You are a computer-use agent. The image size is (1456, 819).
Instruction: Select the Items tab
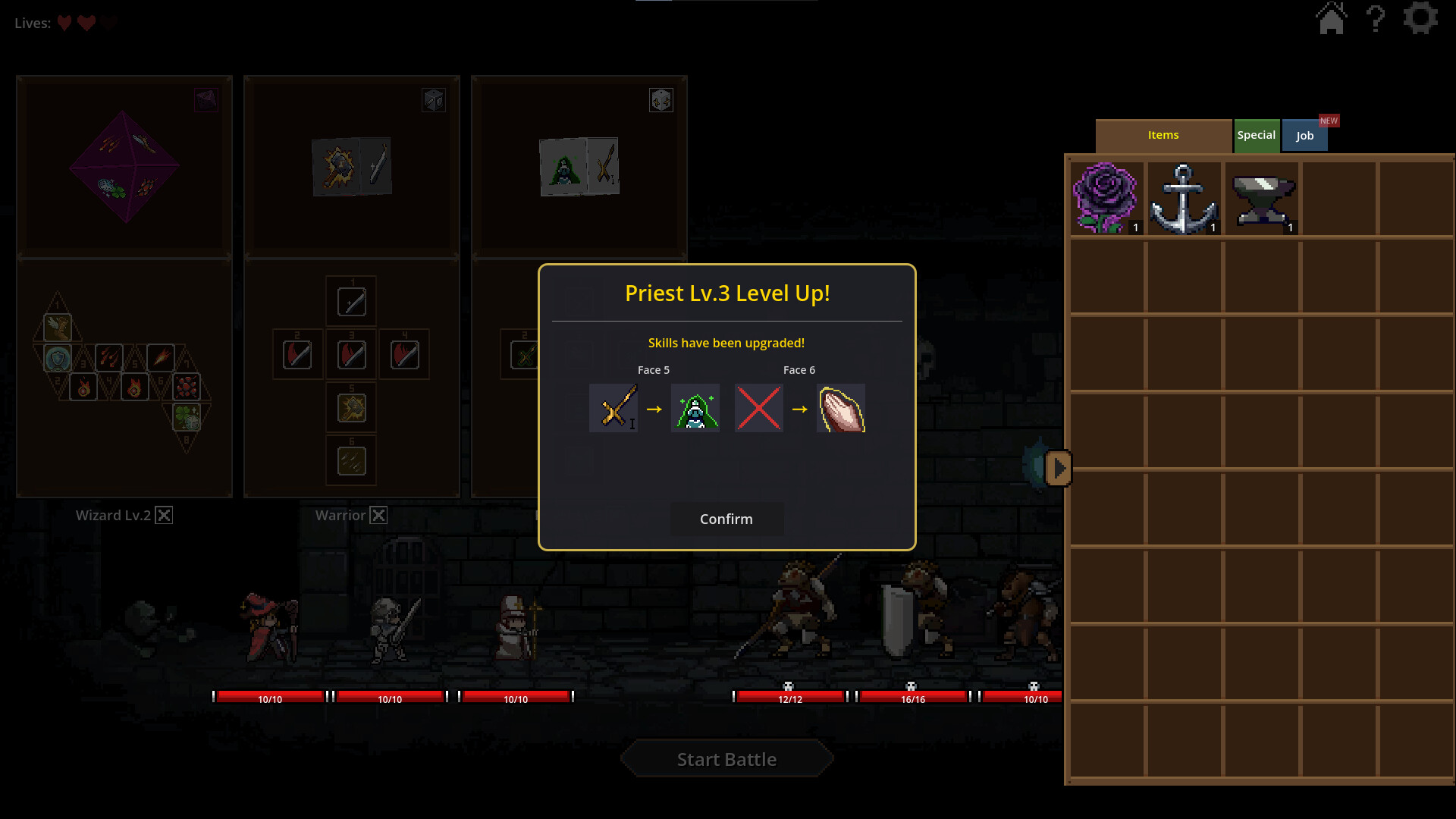[1163, 136]
